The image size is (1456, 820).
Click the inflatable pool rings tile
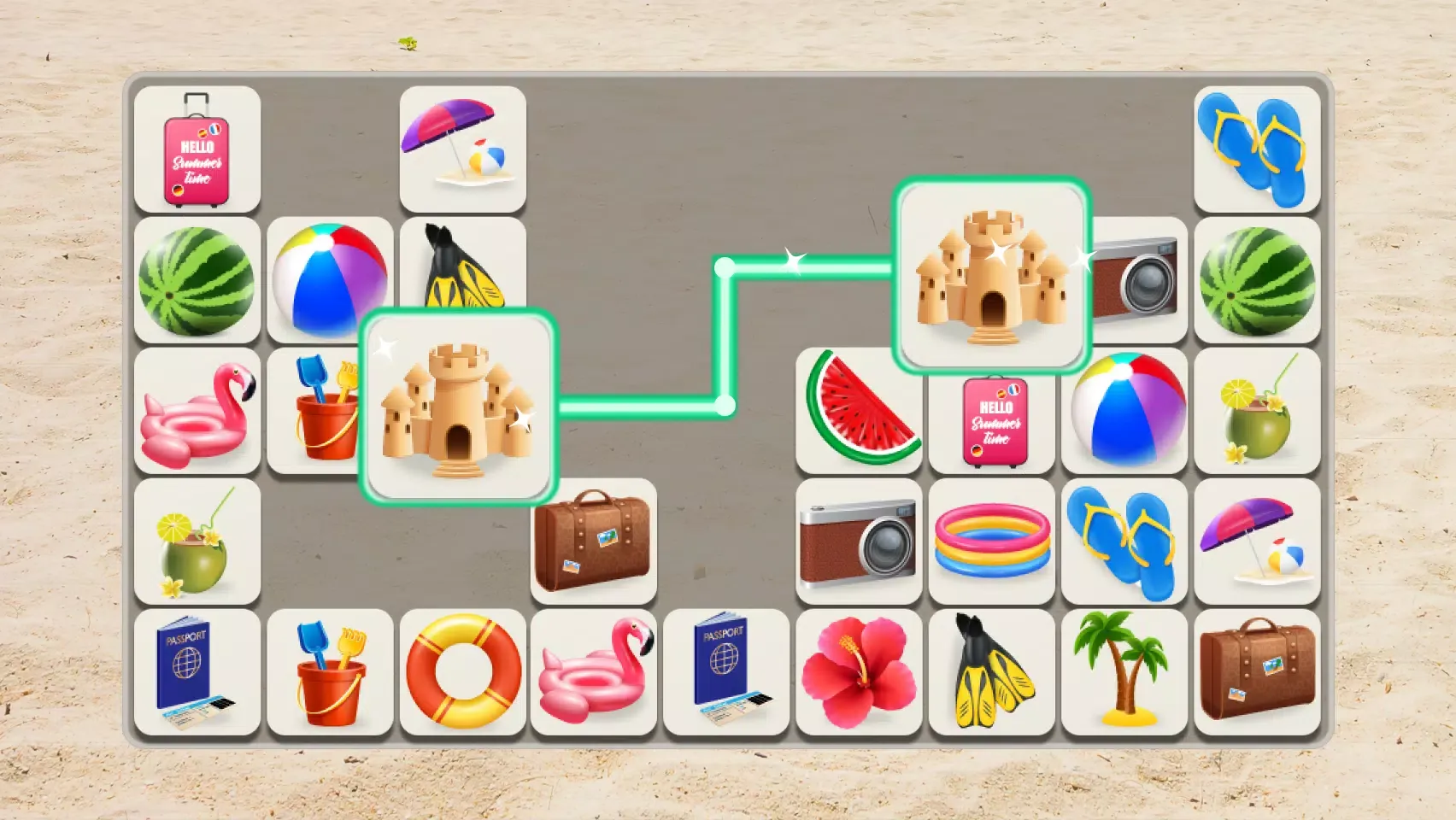click(x=991, y=544)
